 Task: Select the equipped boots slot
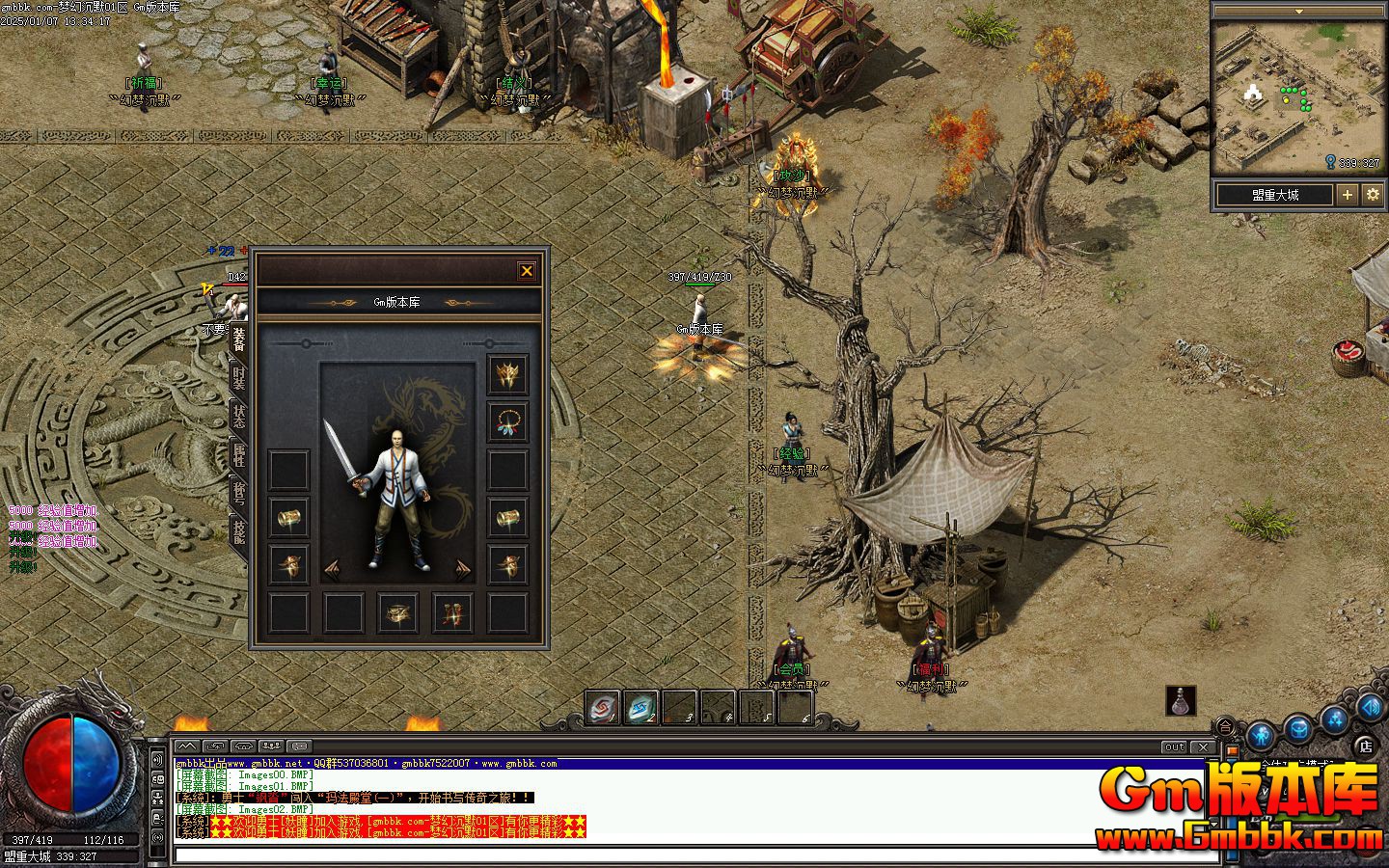[x=452, y=611]
